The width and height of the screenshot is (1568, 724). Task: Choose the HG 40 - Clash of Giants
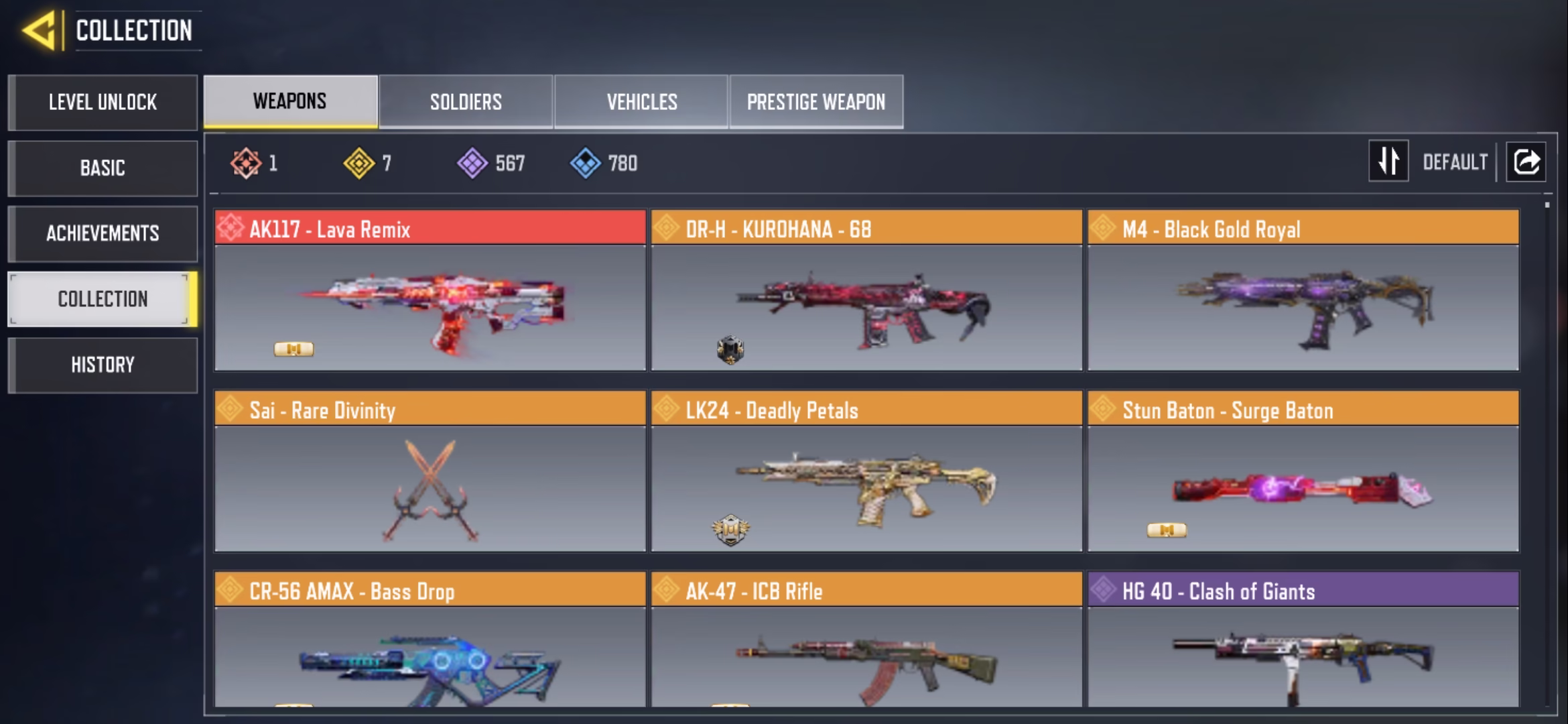(1303, 639)
